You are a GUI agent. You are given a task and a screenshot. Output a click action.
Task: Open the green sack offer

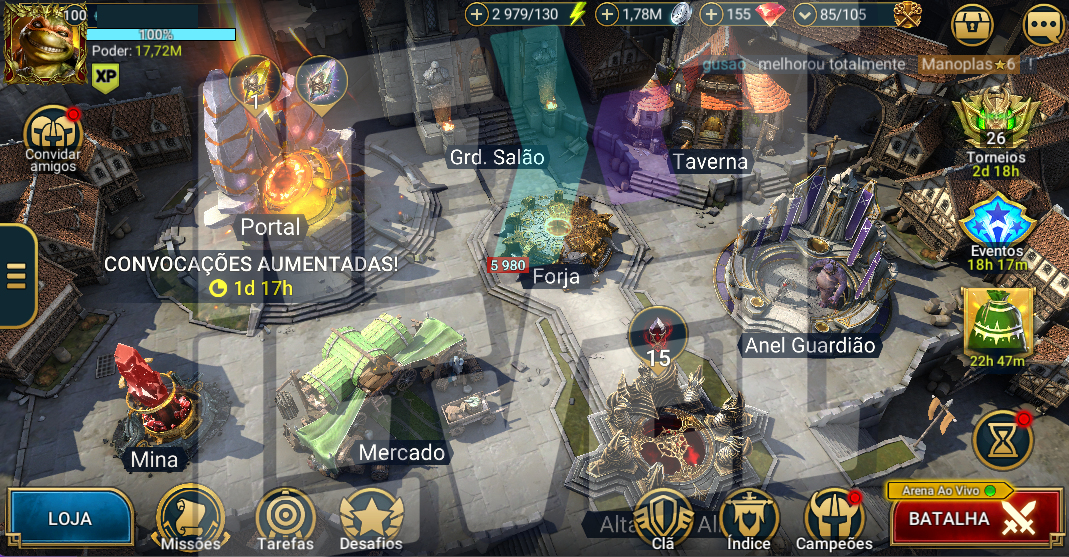(x=997, y=321)
